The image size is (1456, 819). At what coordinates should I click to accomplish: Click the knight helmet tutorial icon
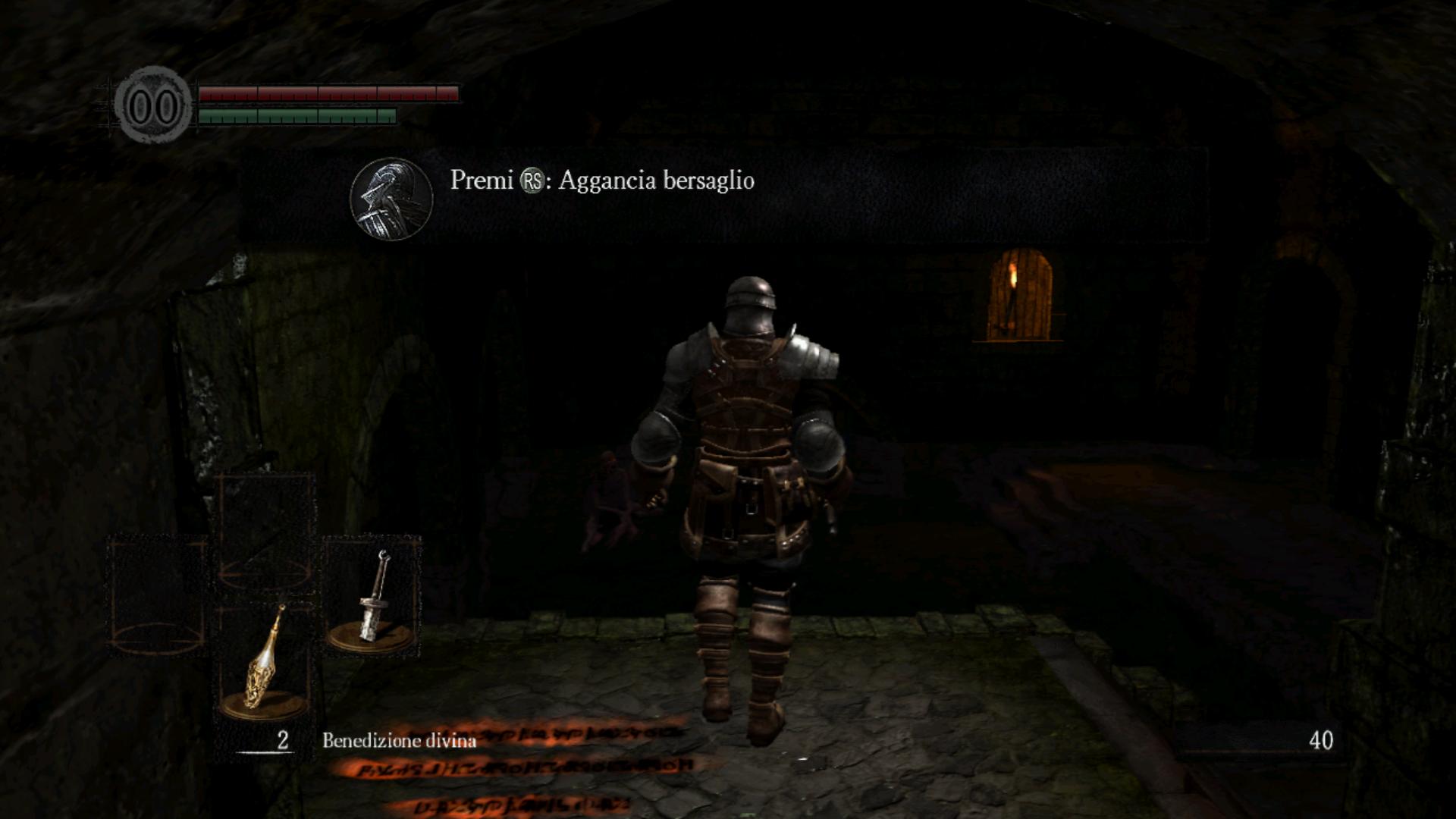tap(391, 199)
